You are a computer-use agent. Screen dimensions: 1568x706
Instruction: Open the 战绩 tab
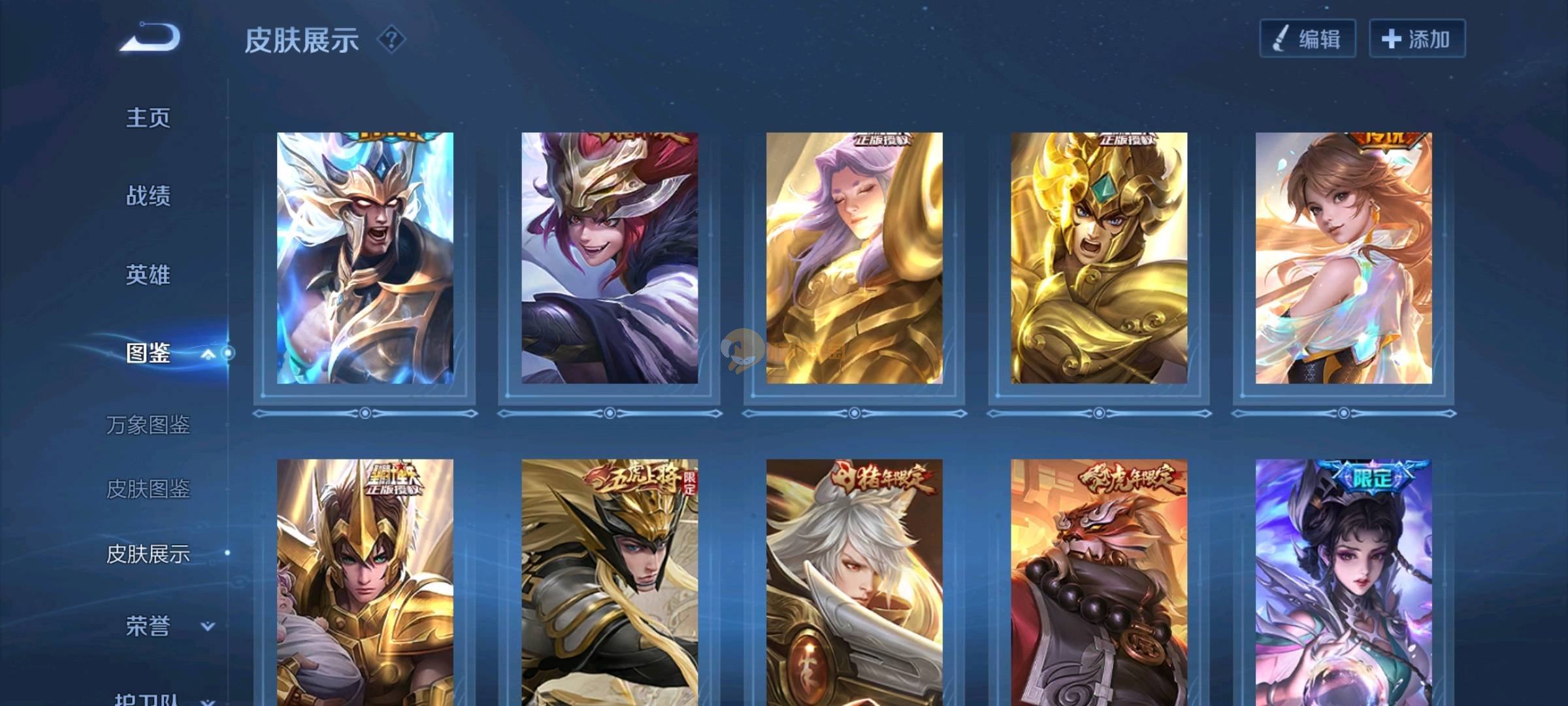(148, 195)
